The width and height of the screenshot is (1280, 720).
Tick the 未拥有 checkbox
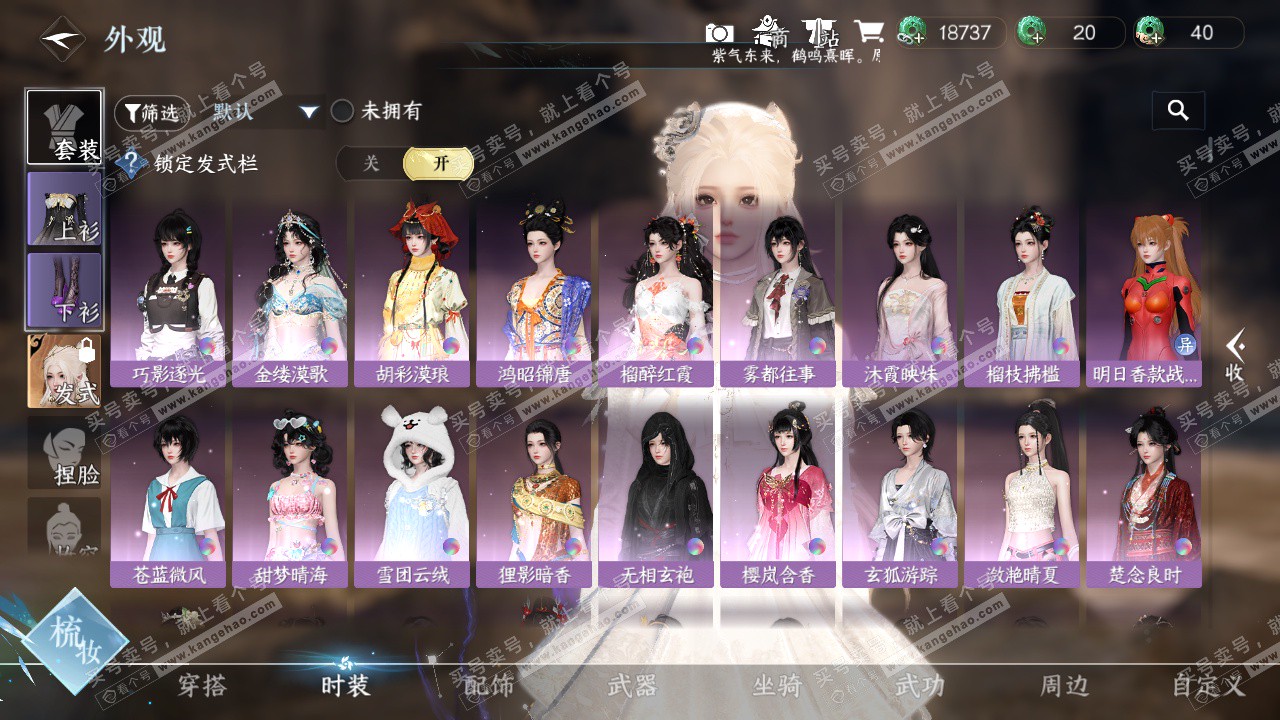click(343, 111)
